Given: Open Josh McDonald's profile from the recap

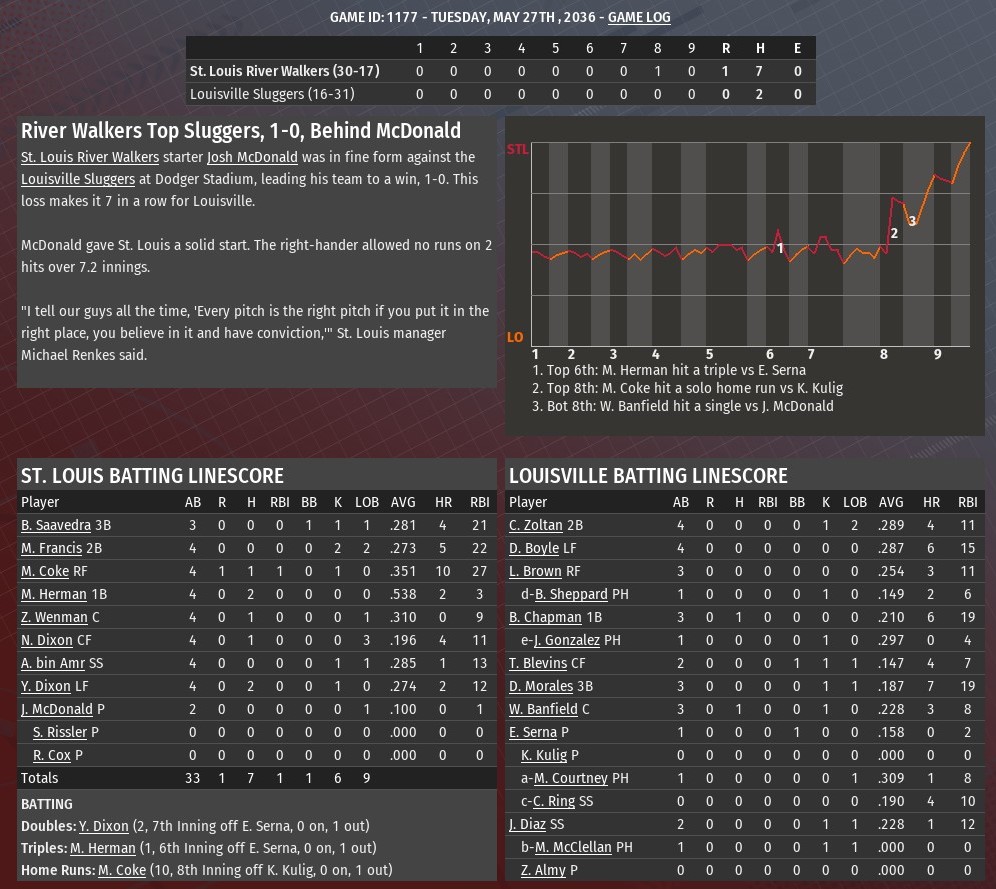Looking at the screenshot, I should (252, 157).
